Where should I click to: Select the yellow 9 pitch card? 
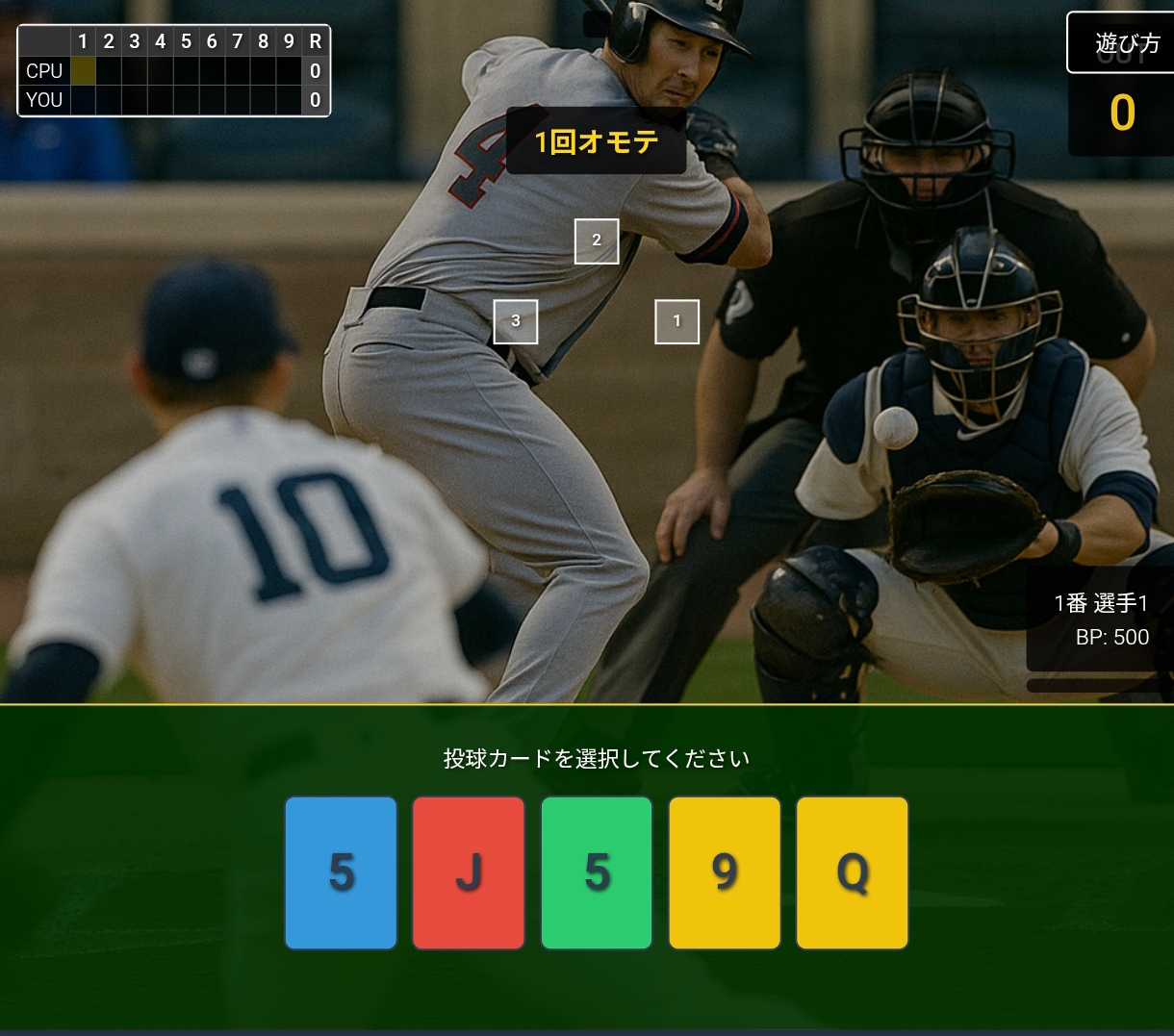coord(725,872)
